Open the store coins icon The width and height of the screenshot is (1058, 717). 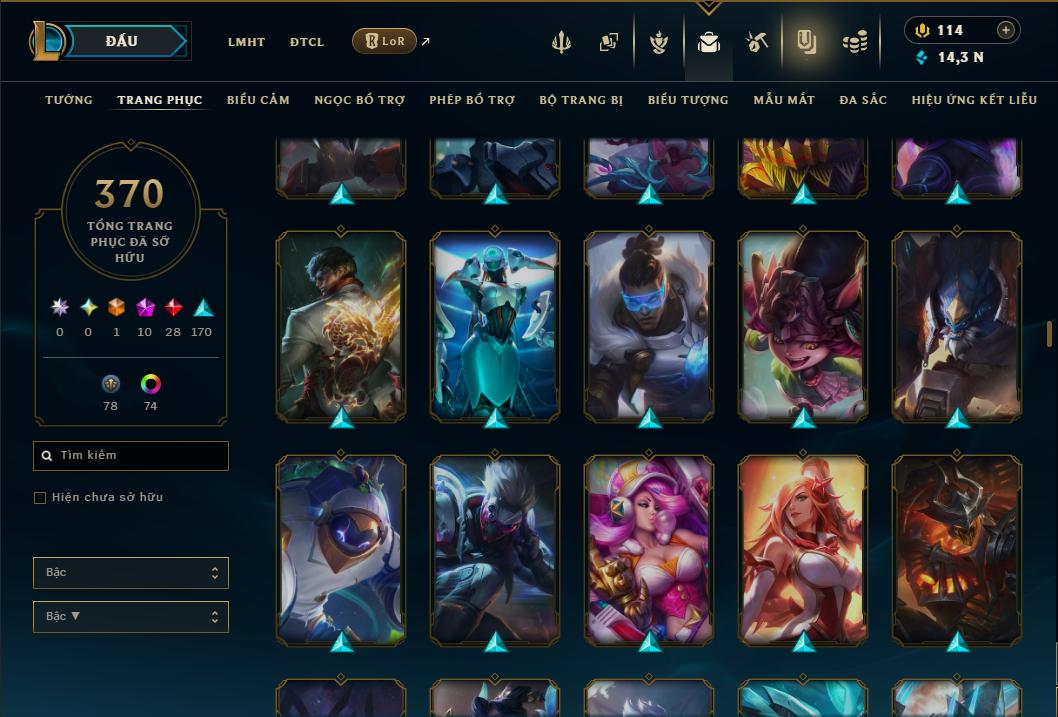tap(854, 42)
